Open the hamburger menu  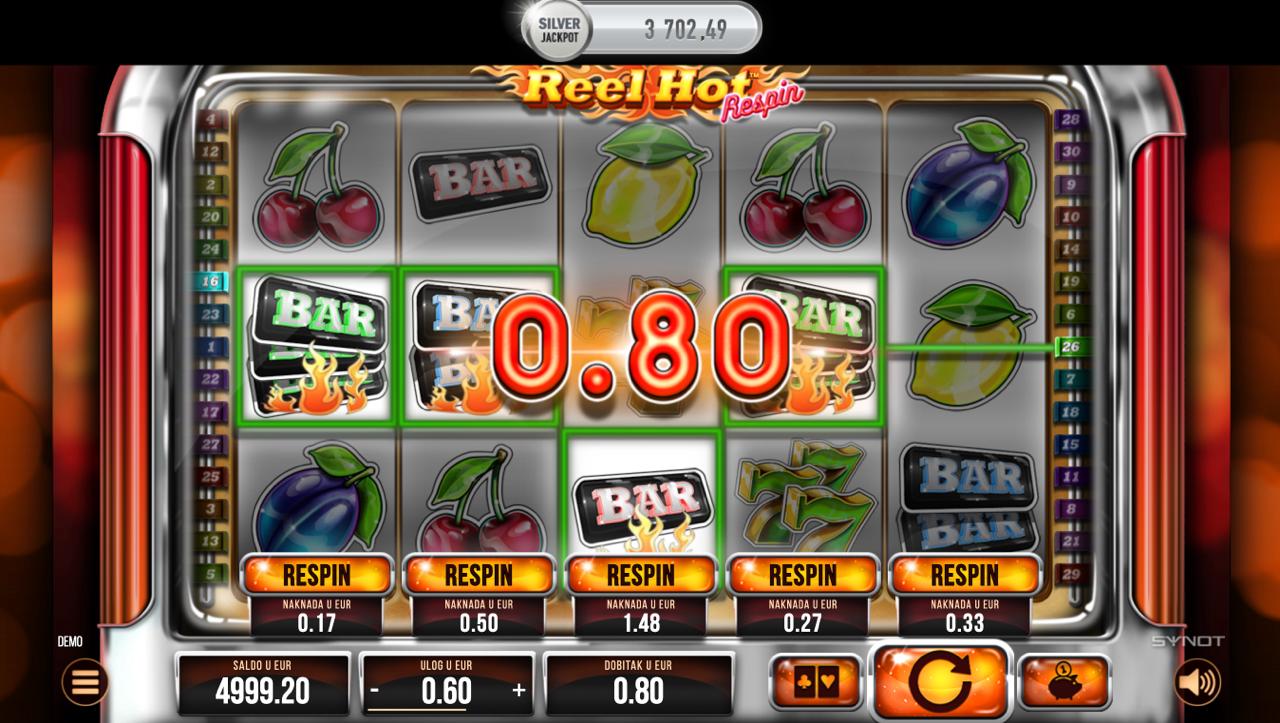point(85,682)
